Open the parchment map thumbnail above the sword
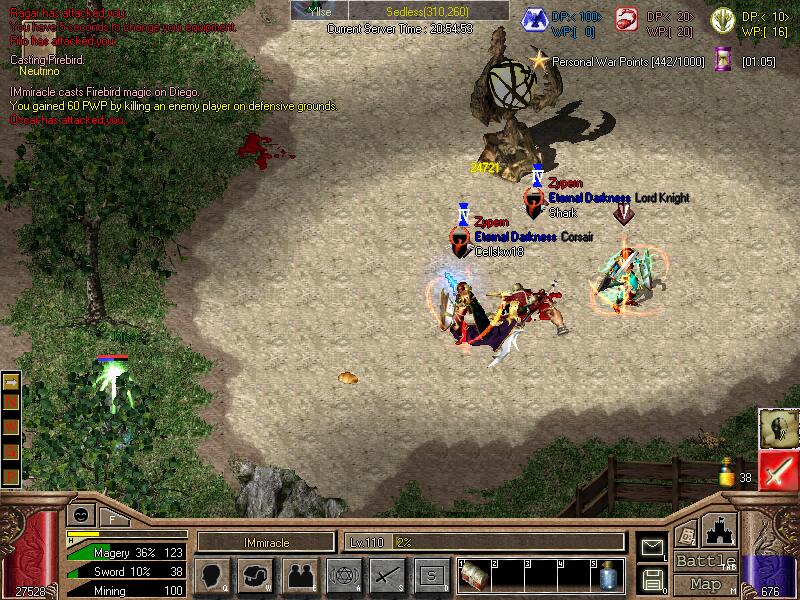 (x=776, y=428)
